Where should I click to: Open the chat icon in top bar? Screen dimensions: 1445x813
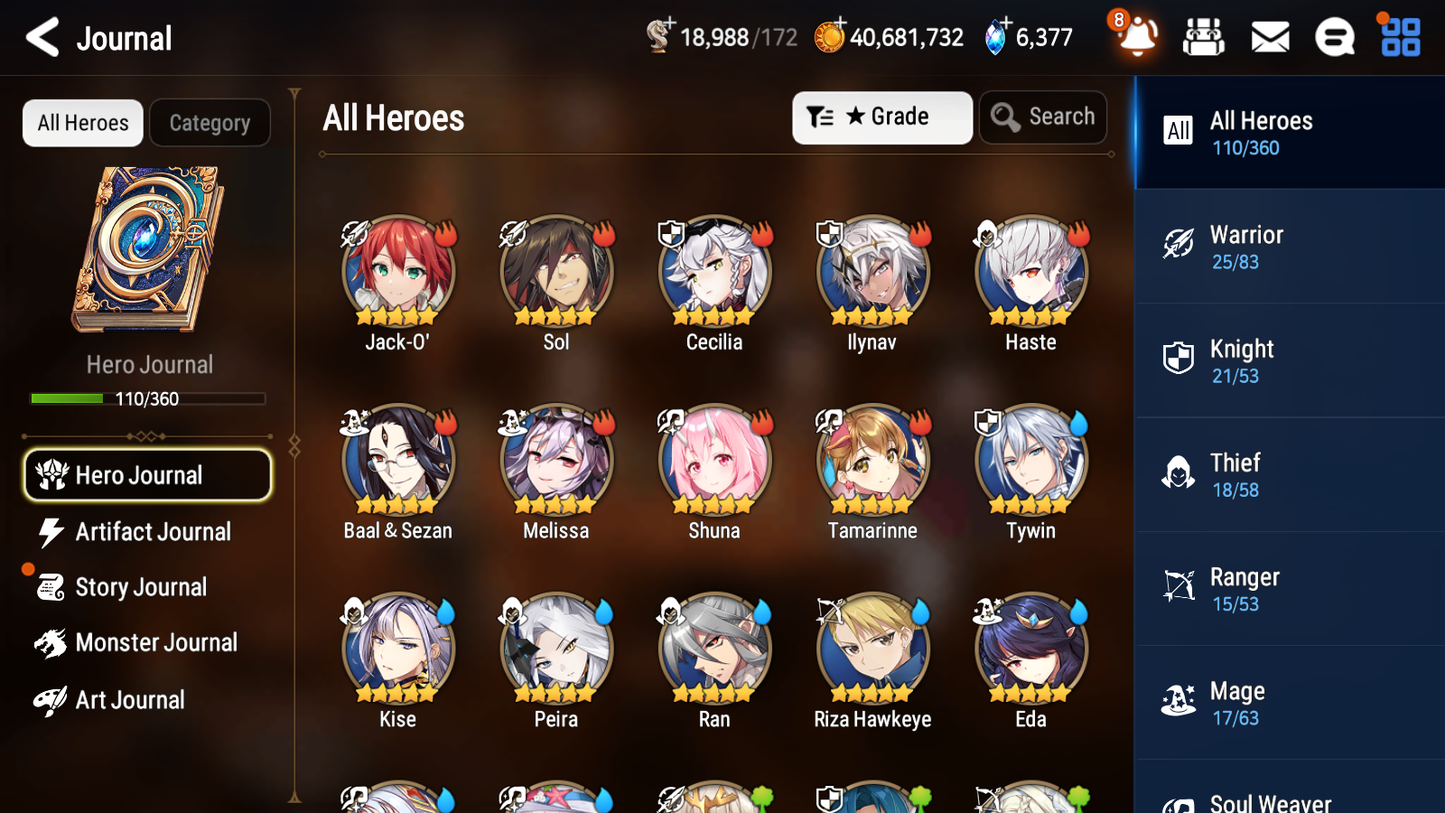pos(1334,36)
